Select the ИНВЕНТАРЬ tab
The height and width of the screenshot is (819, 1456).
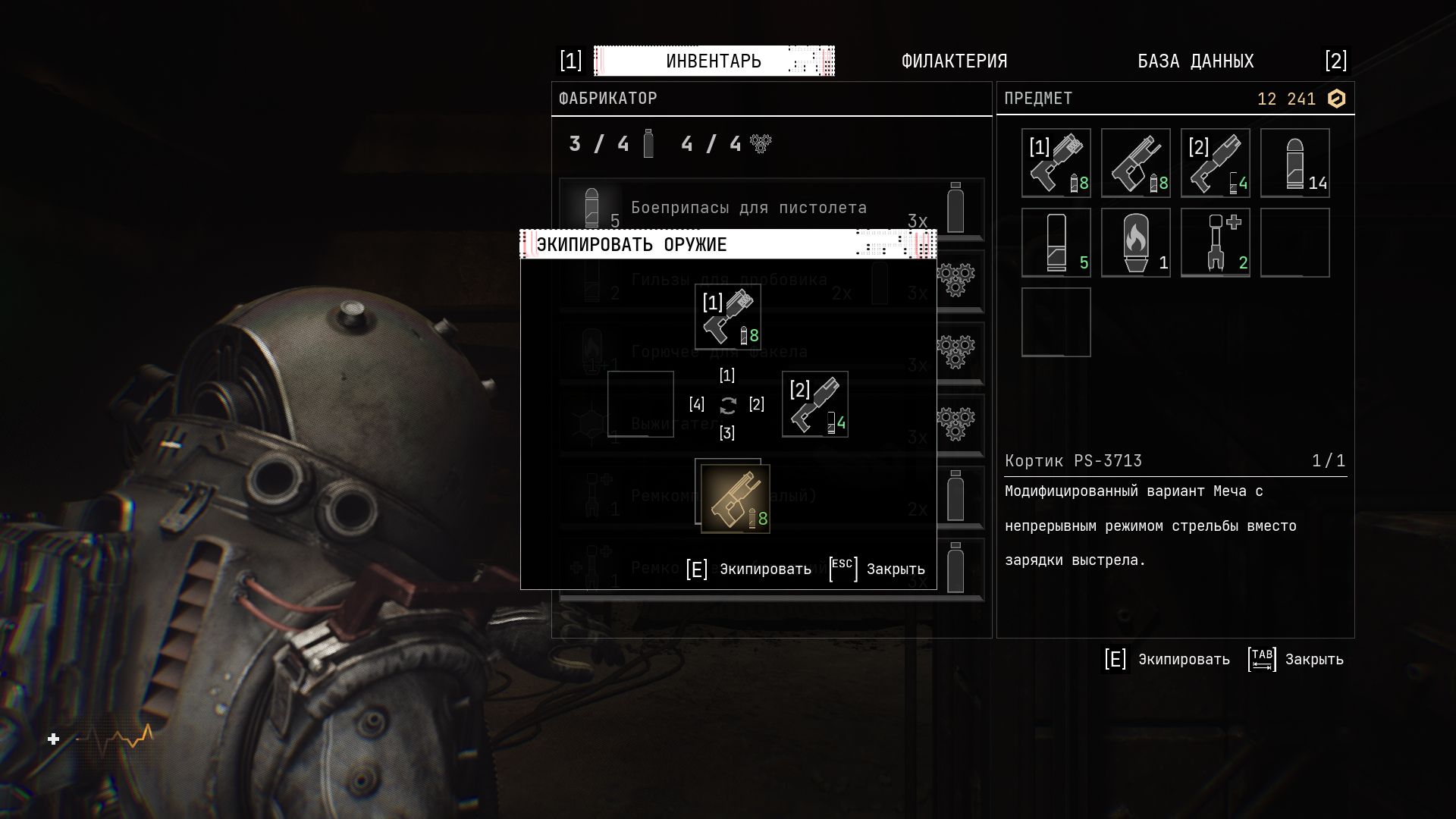point(714,61)
